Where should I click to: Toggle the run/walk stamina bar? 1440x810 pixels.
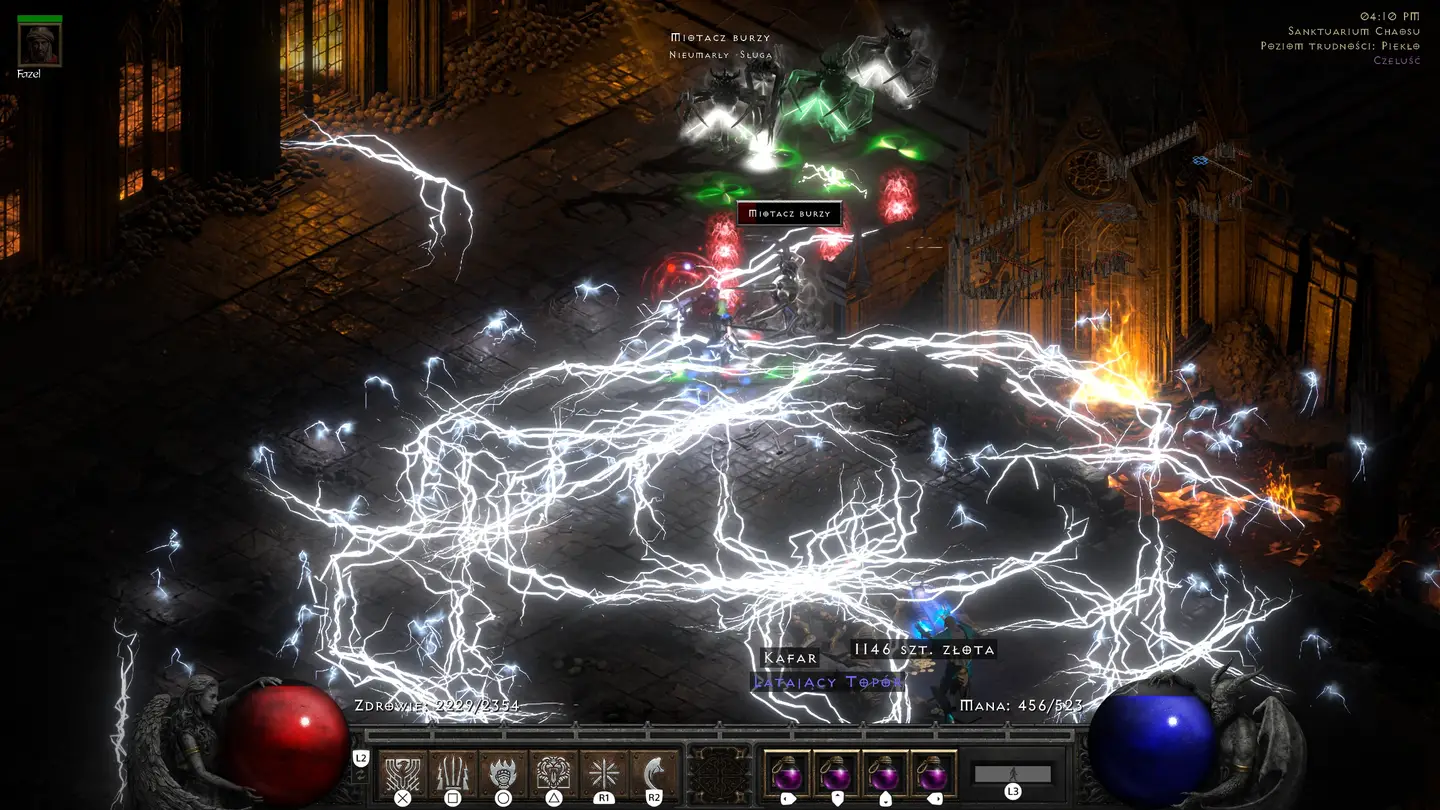pyautogui.click(x=1013, y=773)
